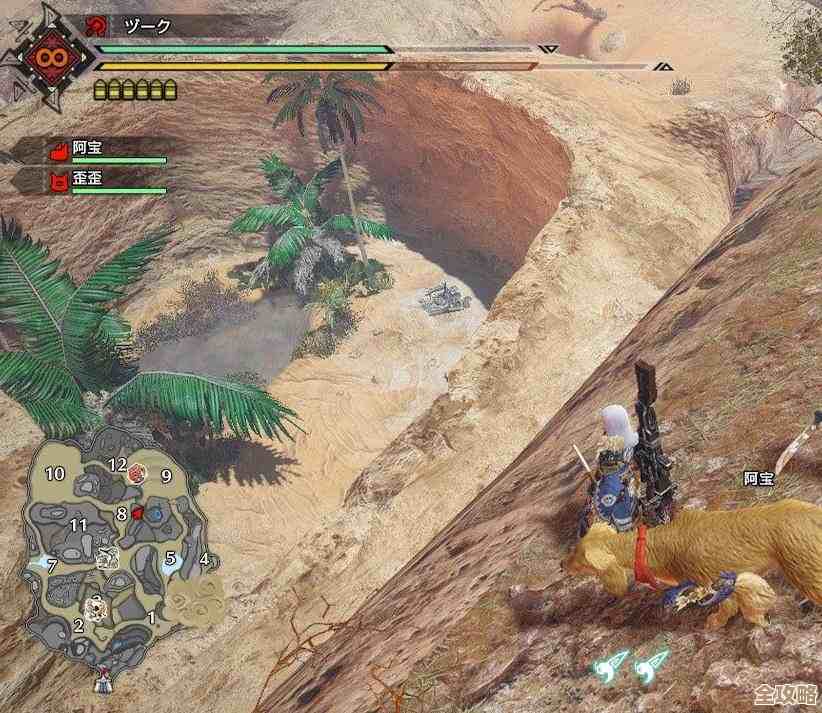Open area 10 on the minimap

(x=54, y=473)
